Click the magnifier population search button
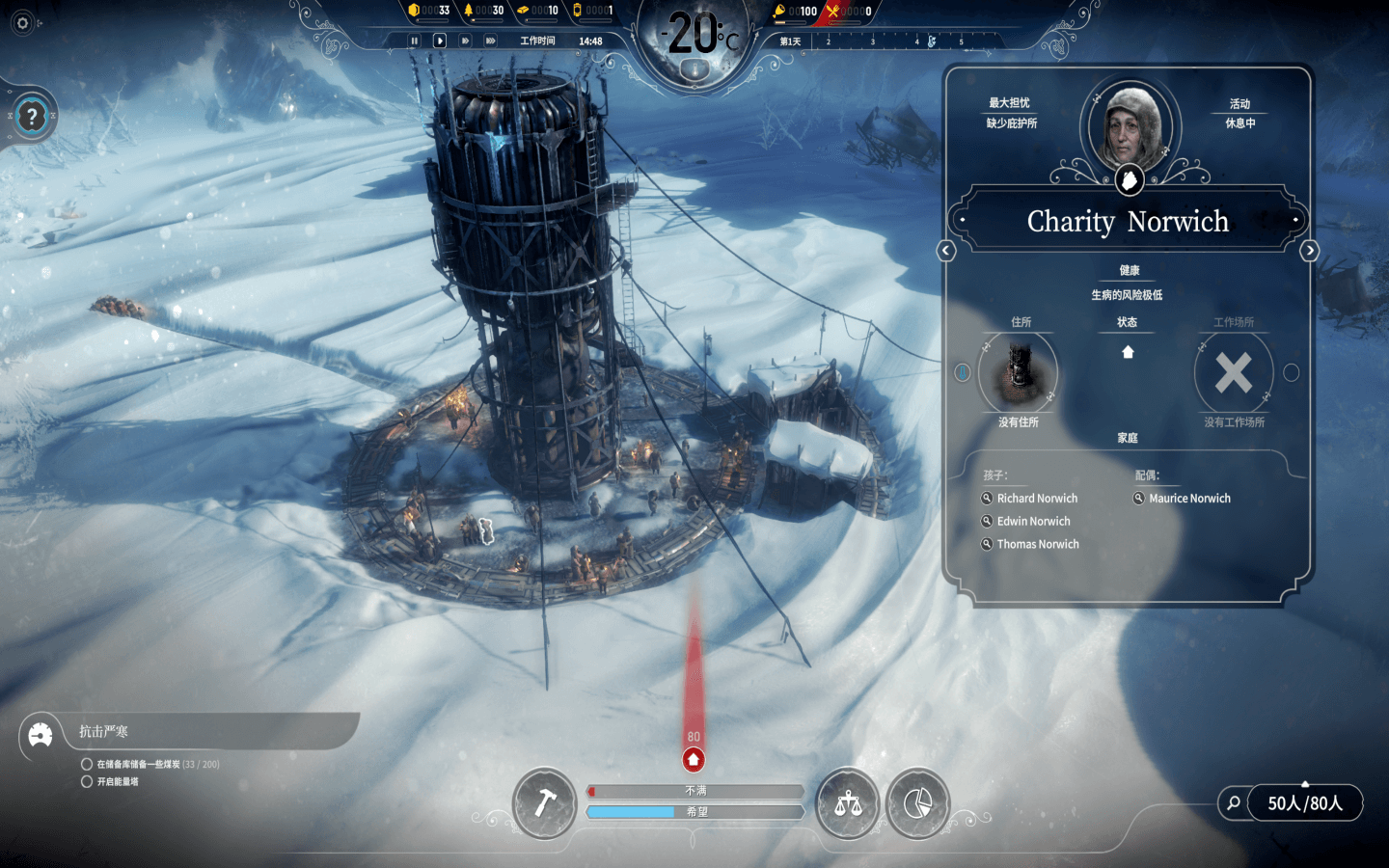1389x868 pixels. click(x=1233, y=802)
